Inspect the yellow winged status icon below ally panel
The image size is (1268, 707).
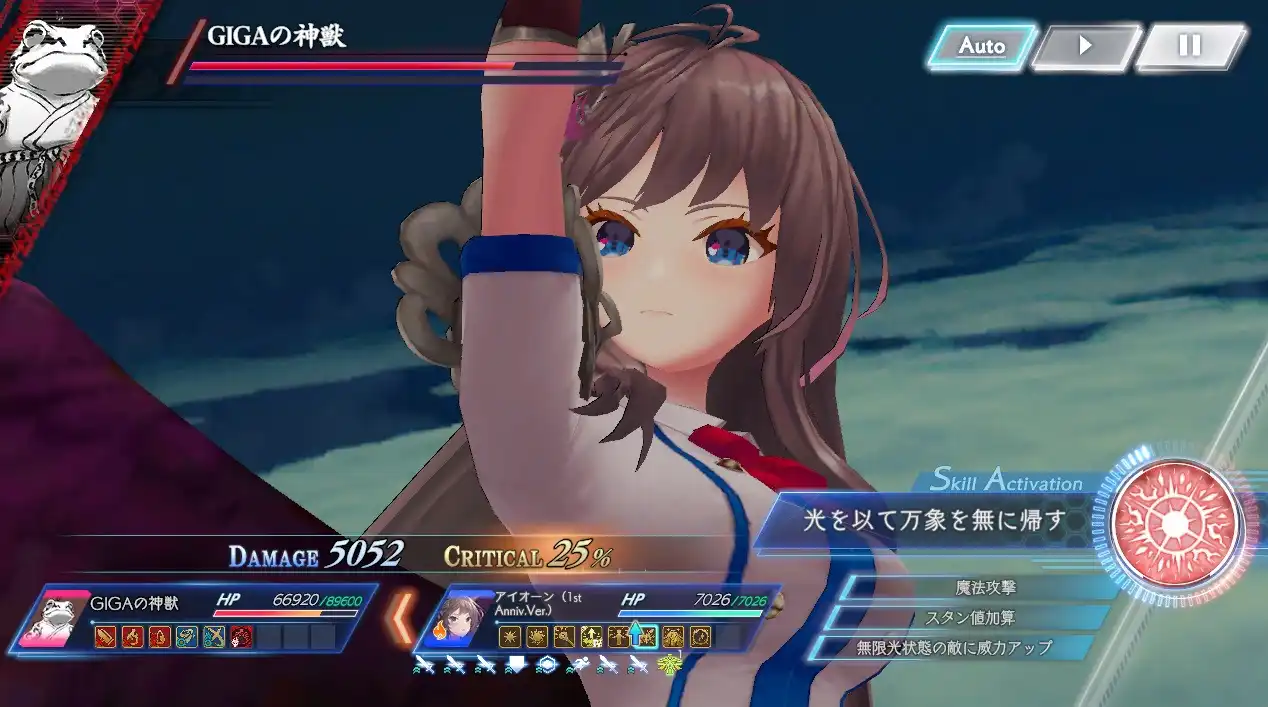point(667,665)
